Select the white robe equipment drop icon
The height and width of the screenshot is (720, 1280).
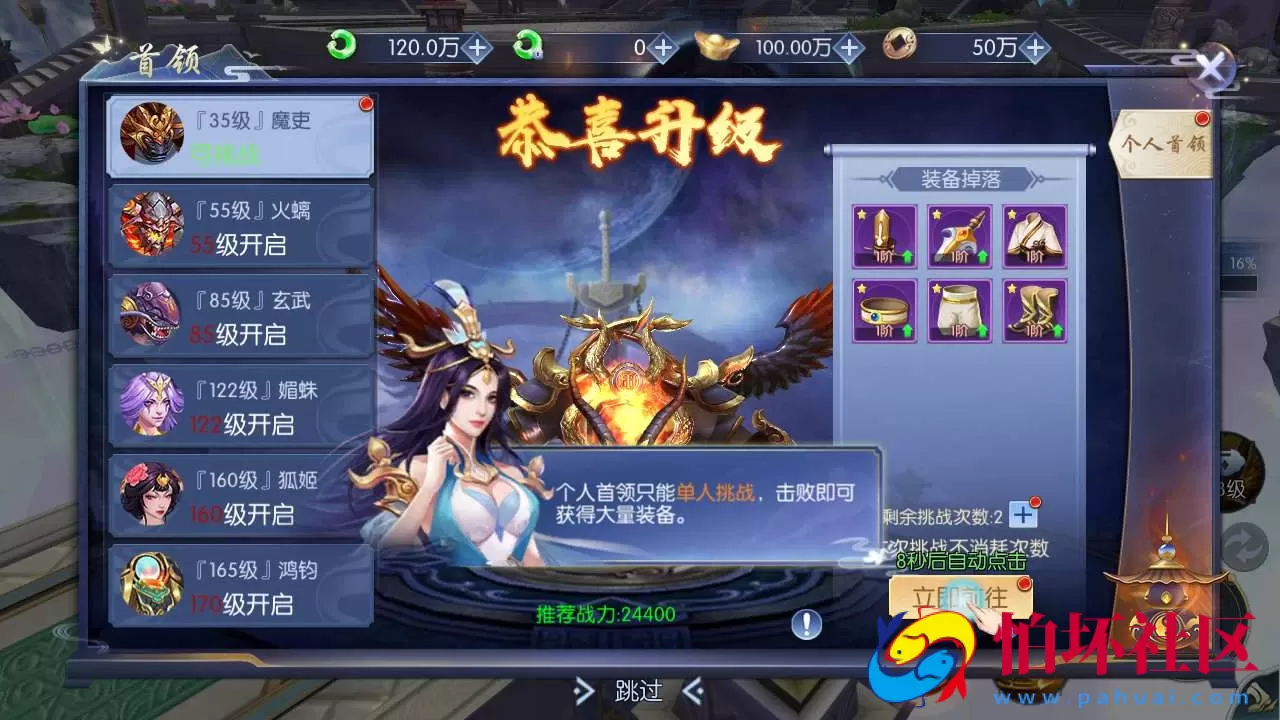tap(1033, 236)
